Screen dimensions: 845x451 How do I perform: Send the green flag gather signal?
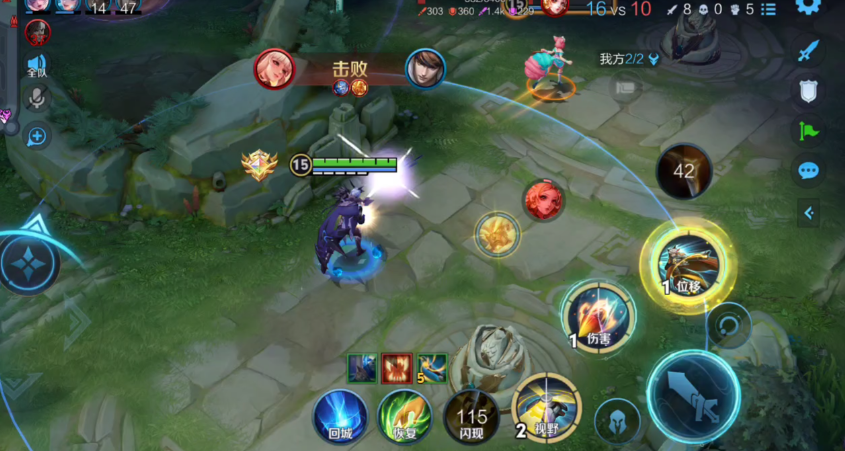[809, 131]
